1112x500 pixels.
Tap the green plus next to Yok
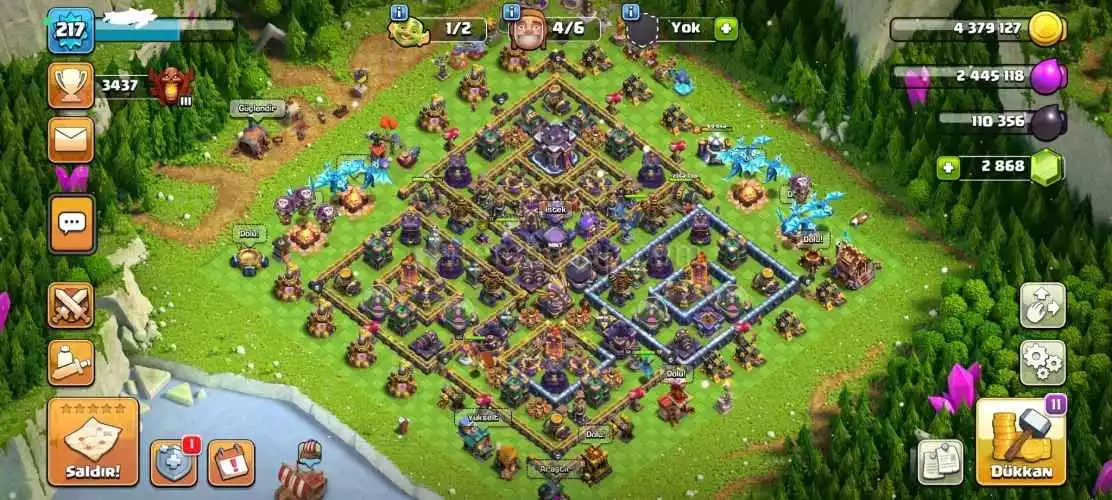coord(726,28)
